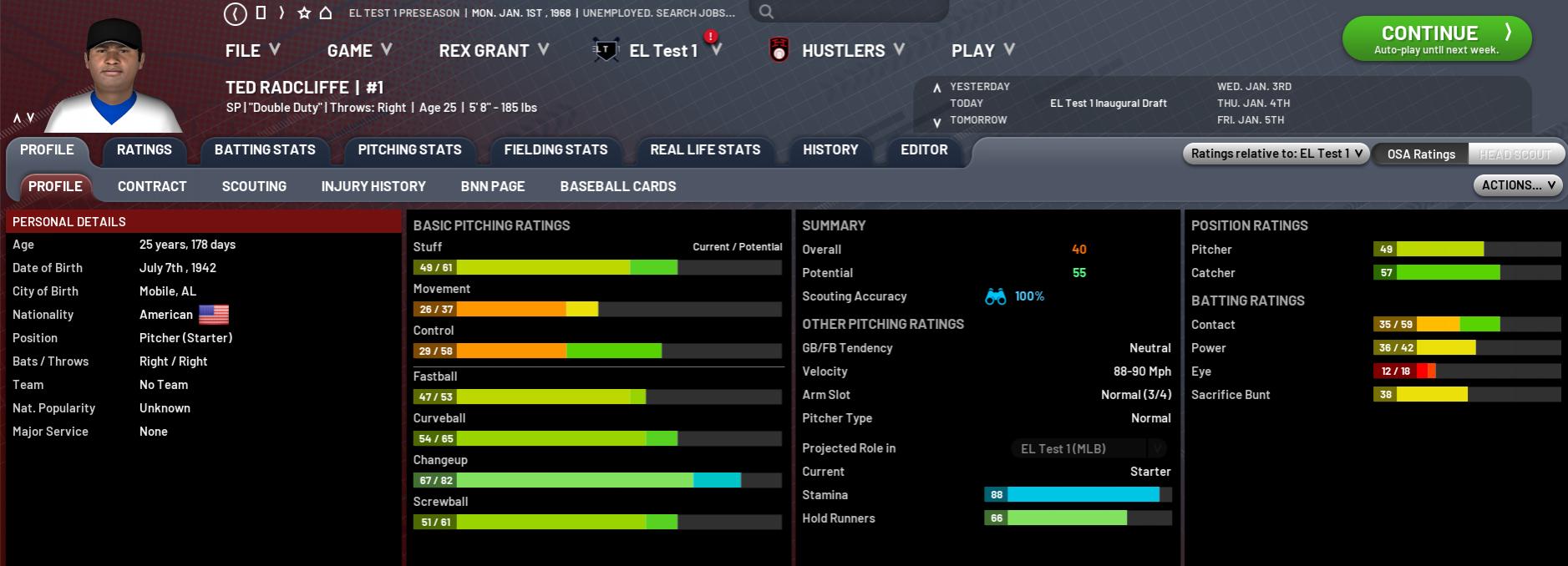Switch to the Batting Stats tab
Viewport: 1568px width, 566px height.
(265, 150)
